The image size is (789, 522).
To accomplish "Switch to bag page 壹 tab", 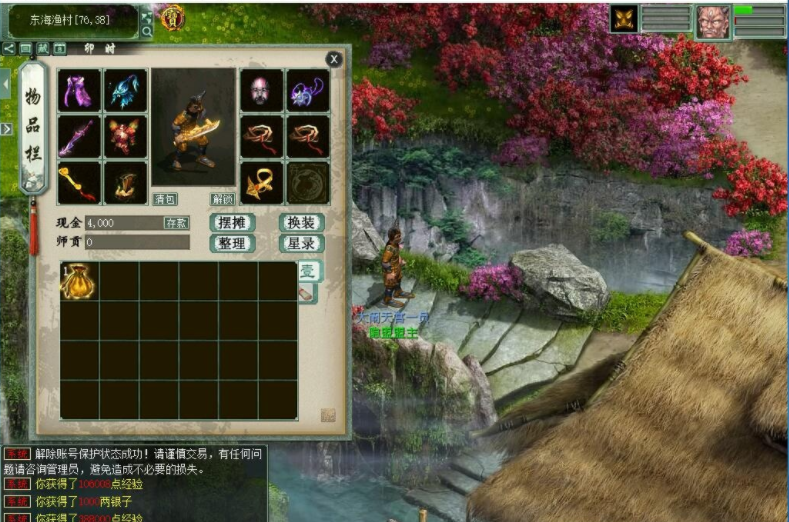I will [x=308, y=270].
